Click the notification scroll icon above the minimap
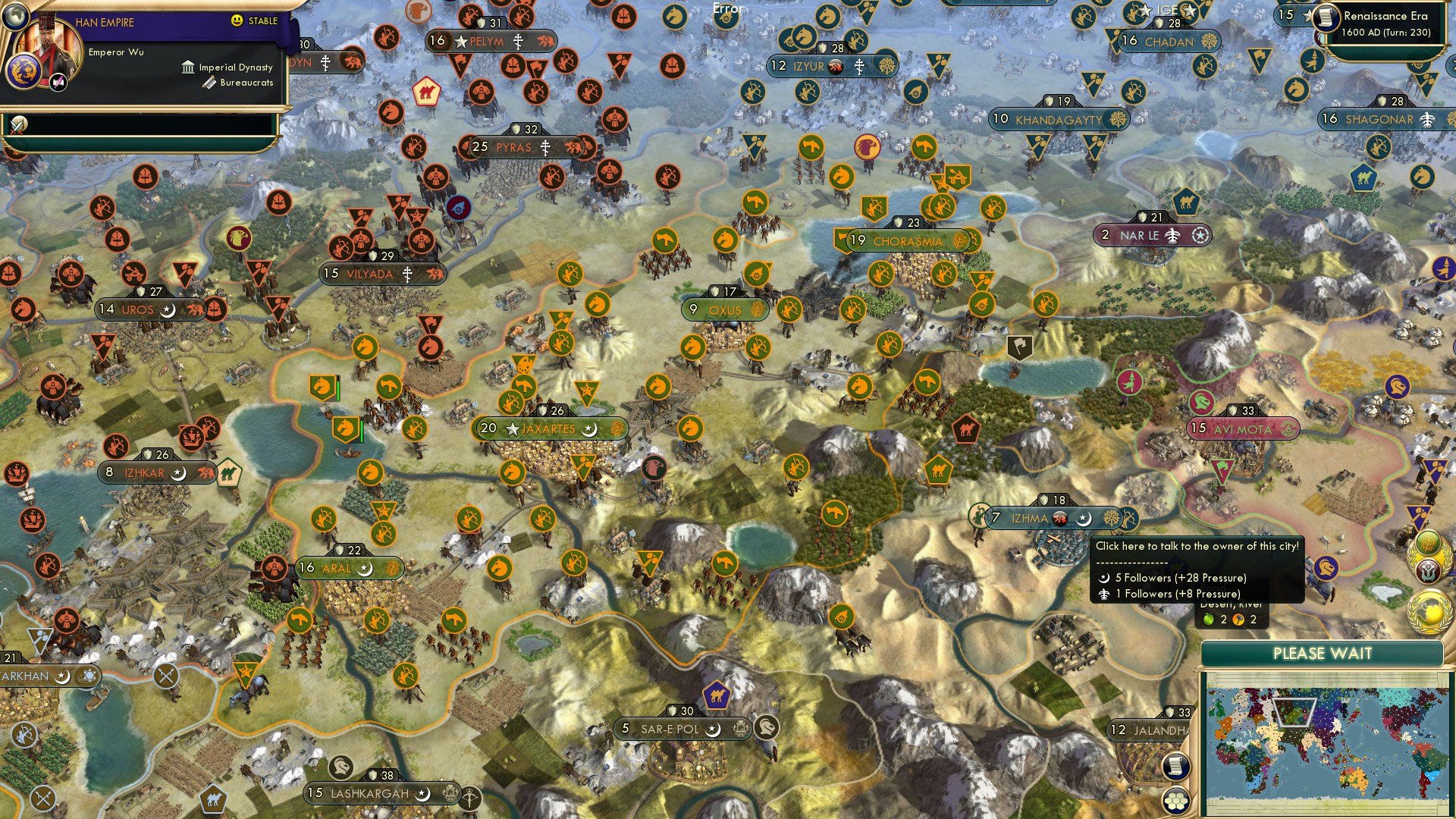 (x=1175, y=767)
